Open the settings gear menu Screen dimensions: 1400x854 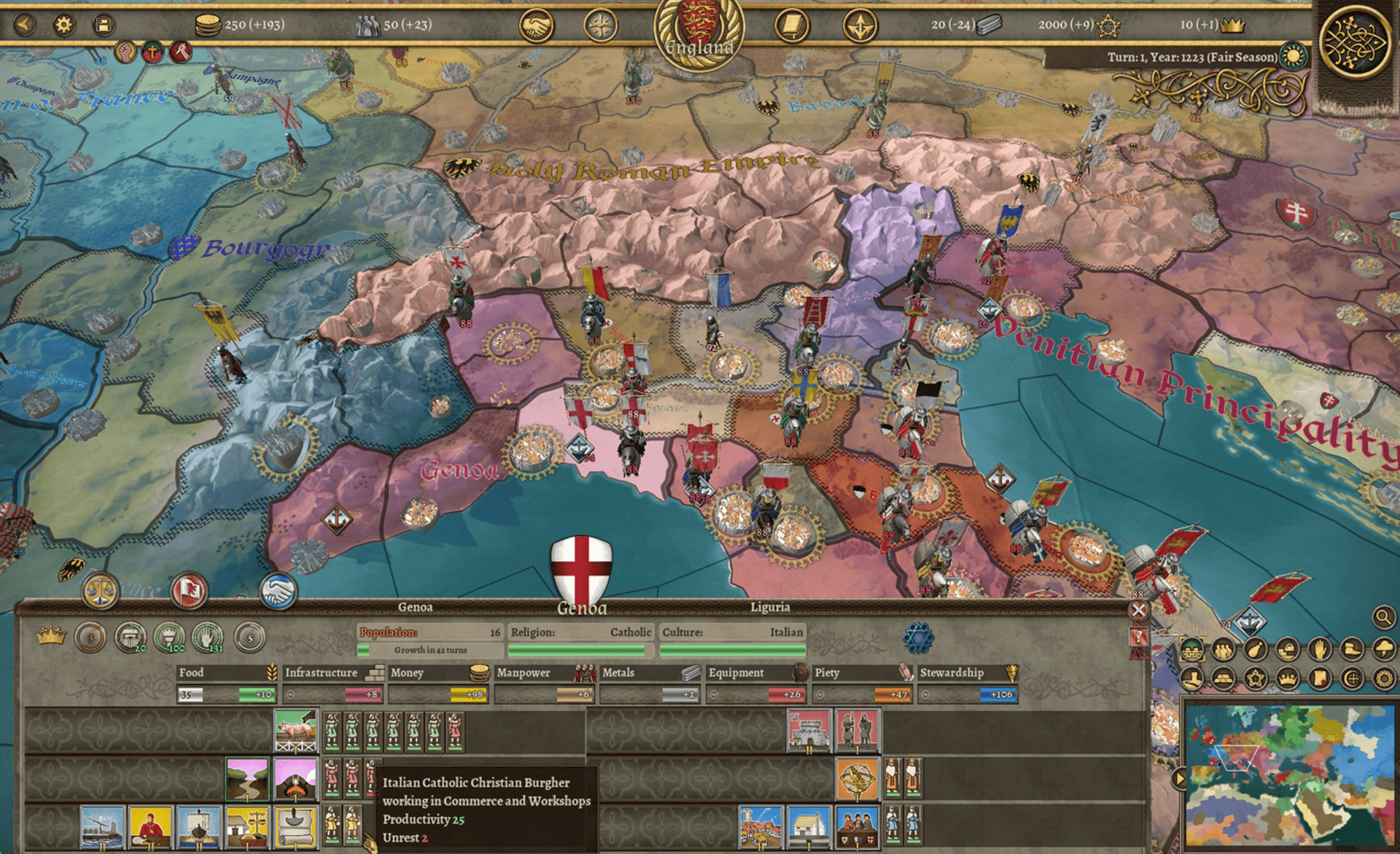coord(64,25)
